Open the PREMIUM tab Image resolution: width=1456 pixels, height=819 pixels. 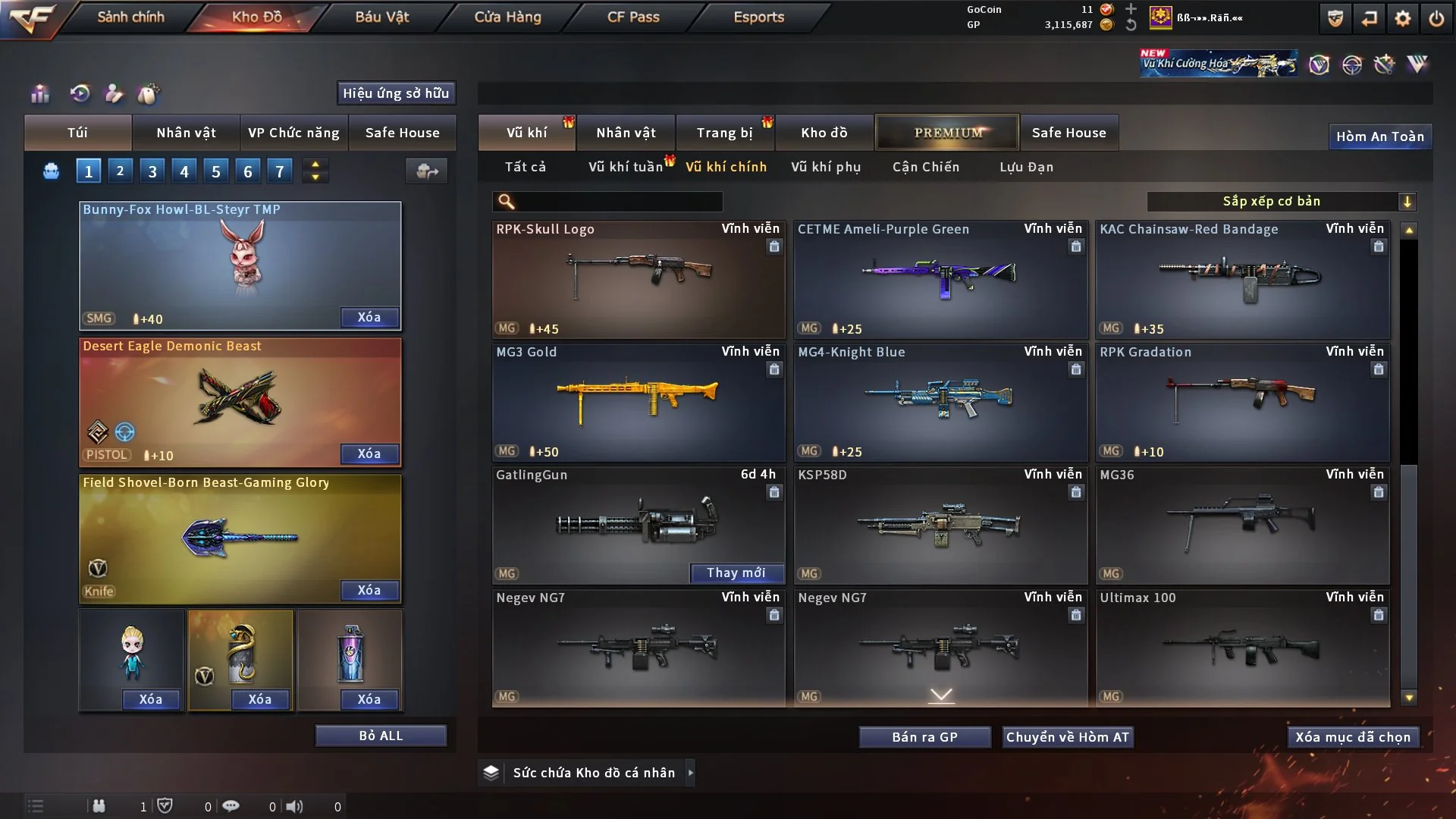(x=947, y=133)
